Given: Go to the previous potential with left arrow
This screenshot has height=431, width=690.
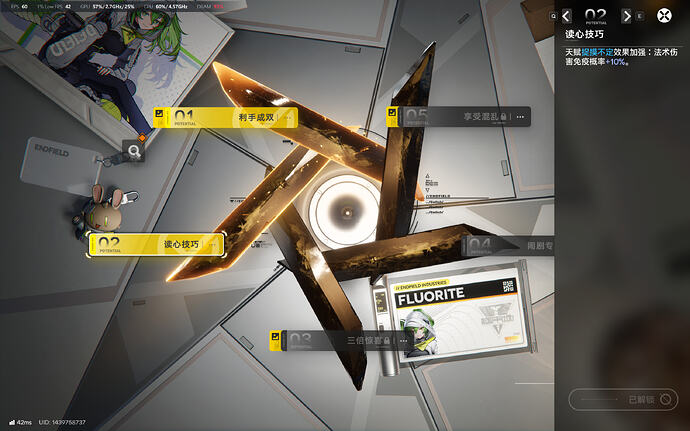Looking at the screenshot, I should coord(567,16).
